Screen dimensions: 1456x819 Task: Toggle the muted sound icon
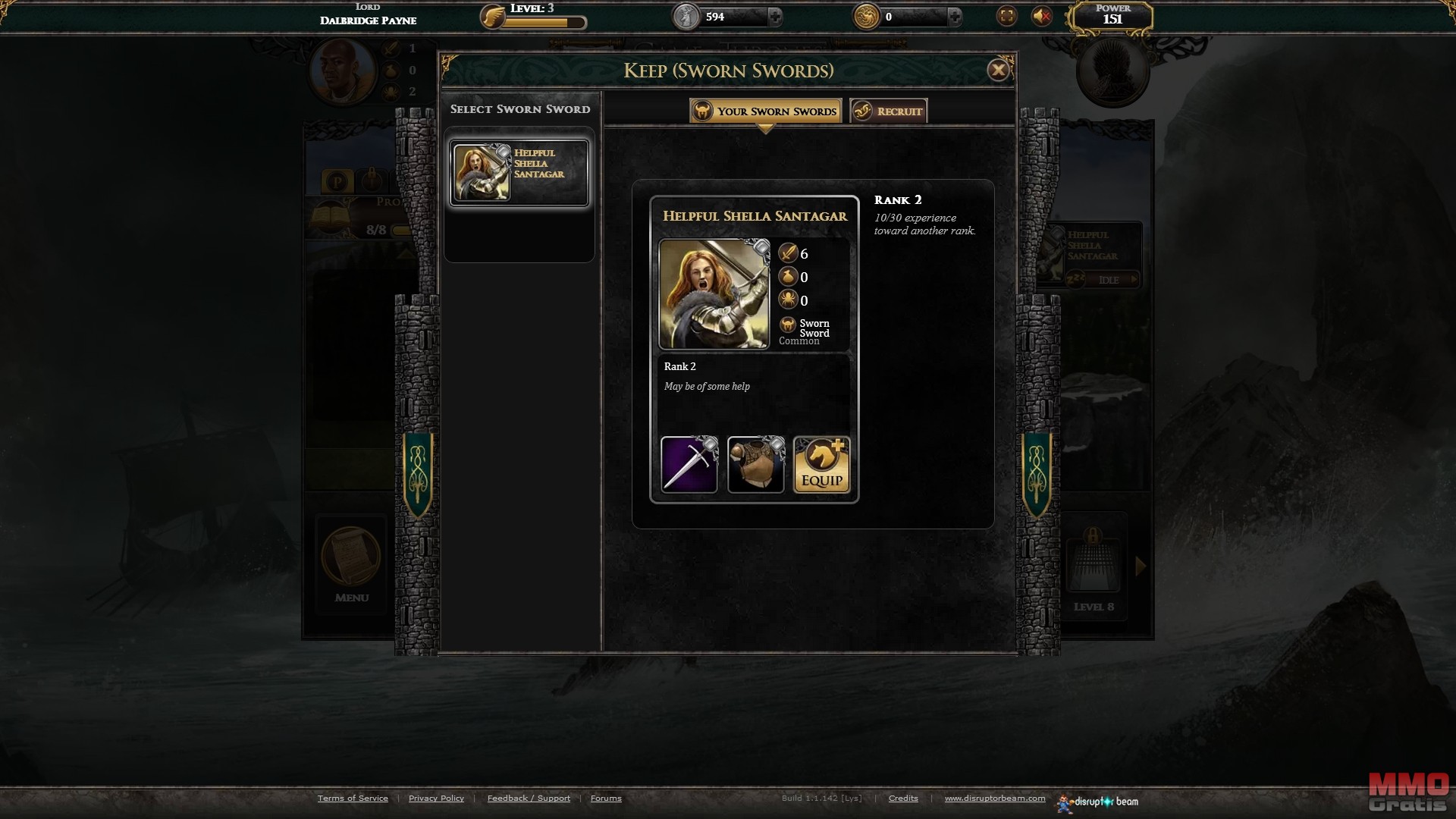pos(1042,17)
